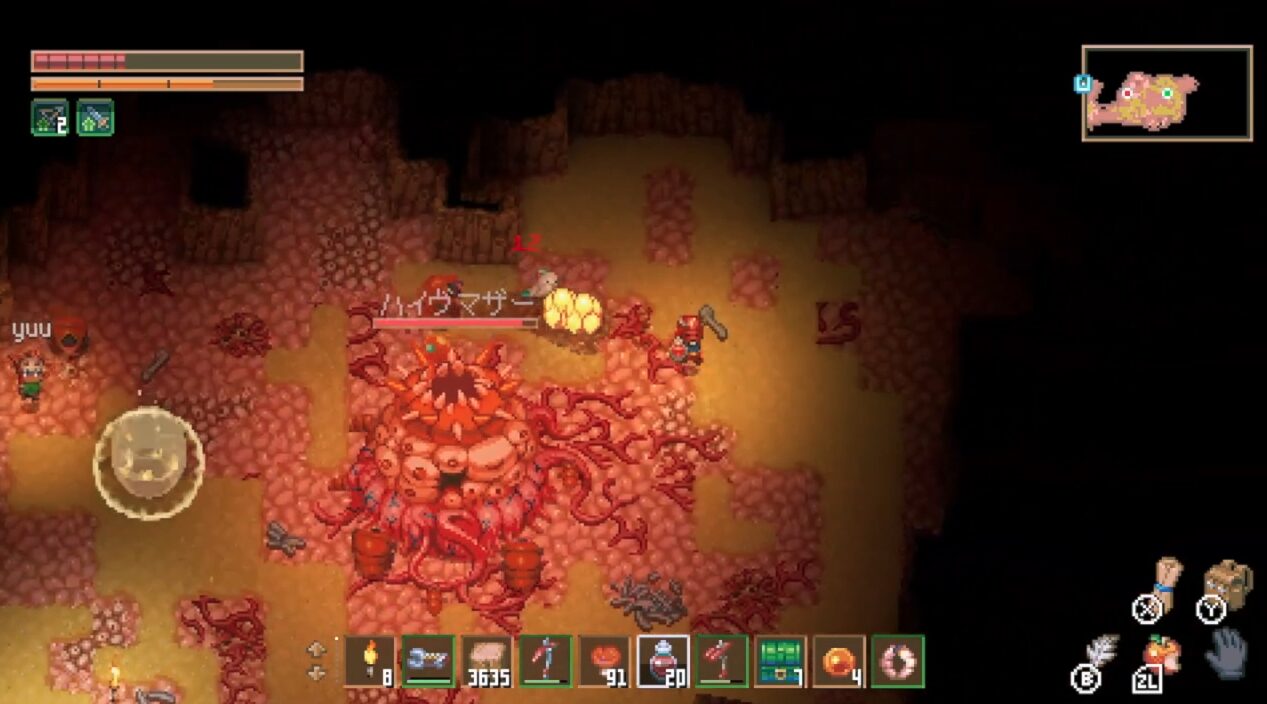Select the torch hotbar slot

coord(370,661)
